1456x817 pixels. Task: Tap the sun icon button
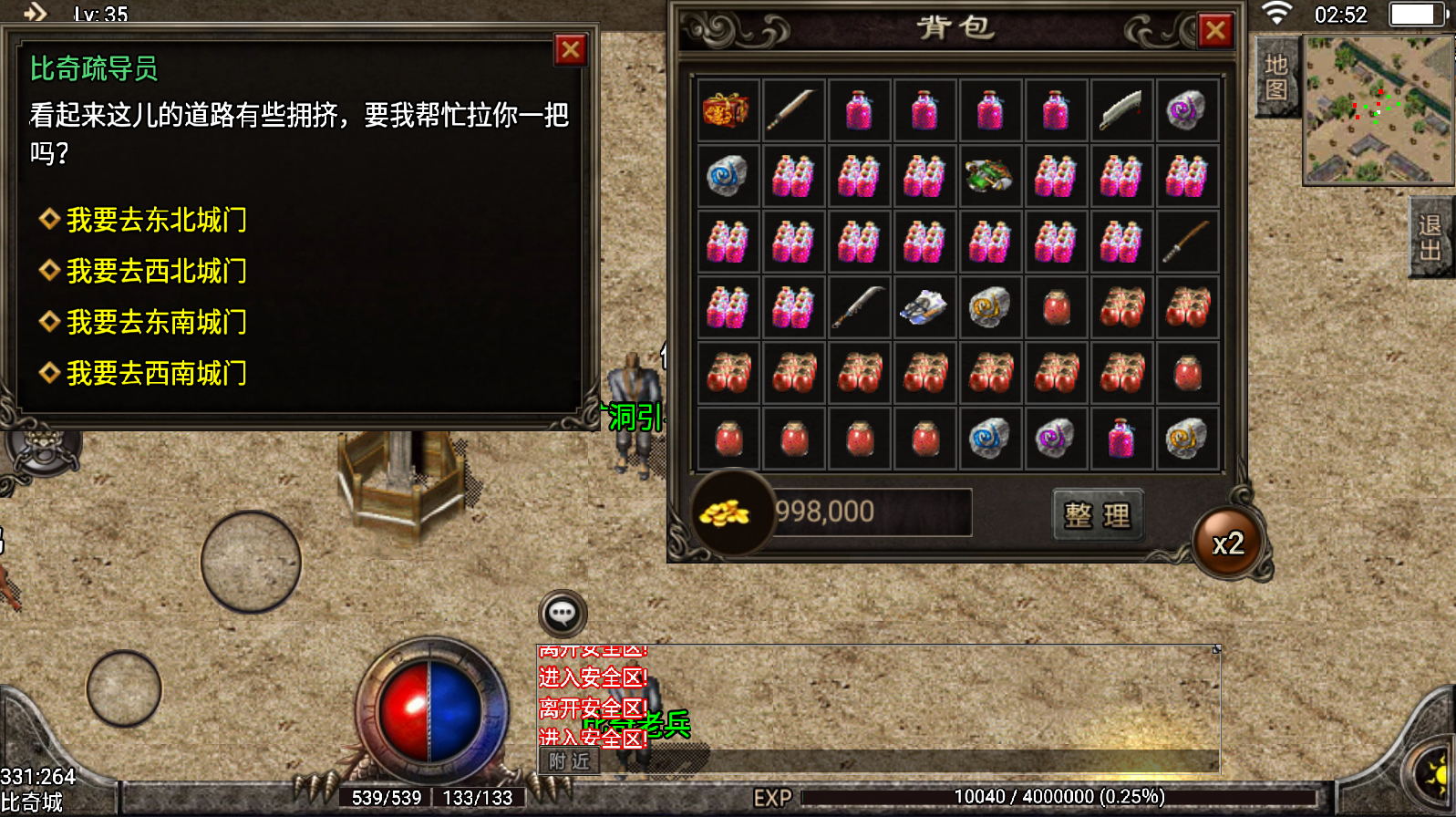tap(1436, 773)
